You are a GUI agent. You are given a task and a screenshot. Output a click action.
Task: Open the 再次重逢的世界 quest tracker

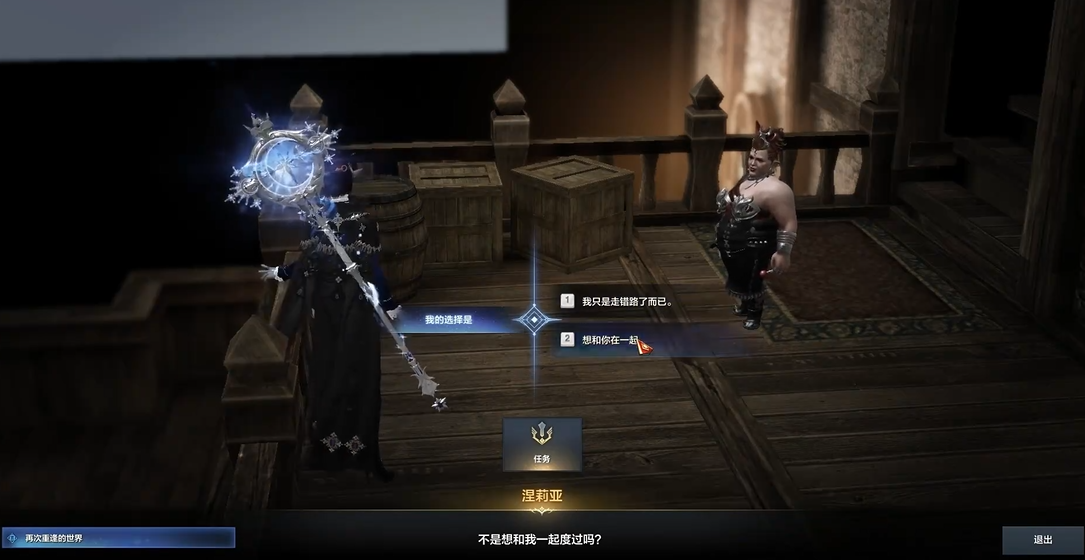pyautogui.click(x=118, y=538)
